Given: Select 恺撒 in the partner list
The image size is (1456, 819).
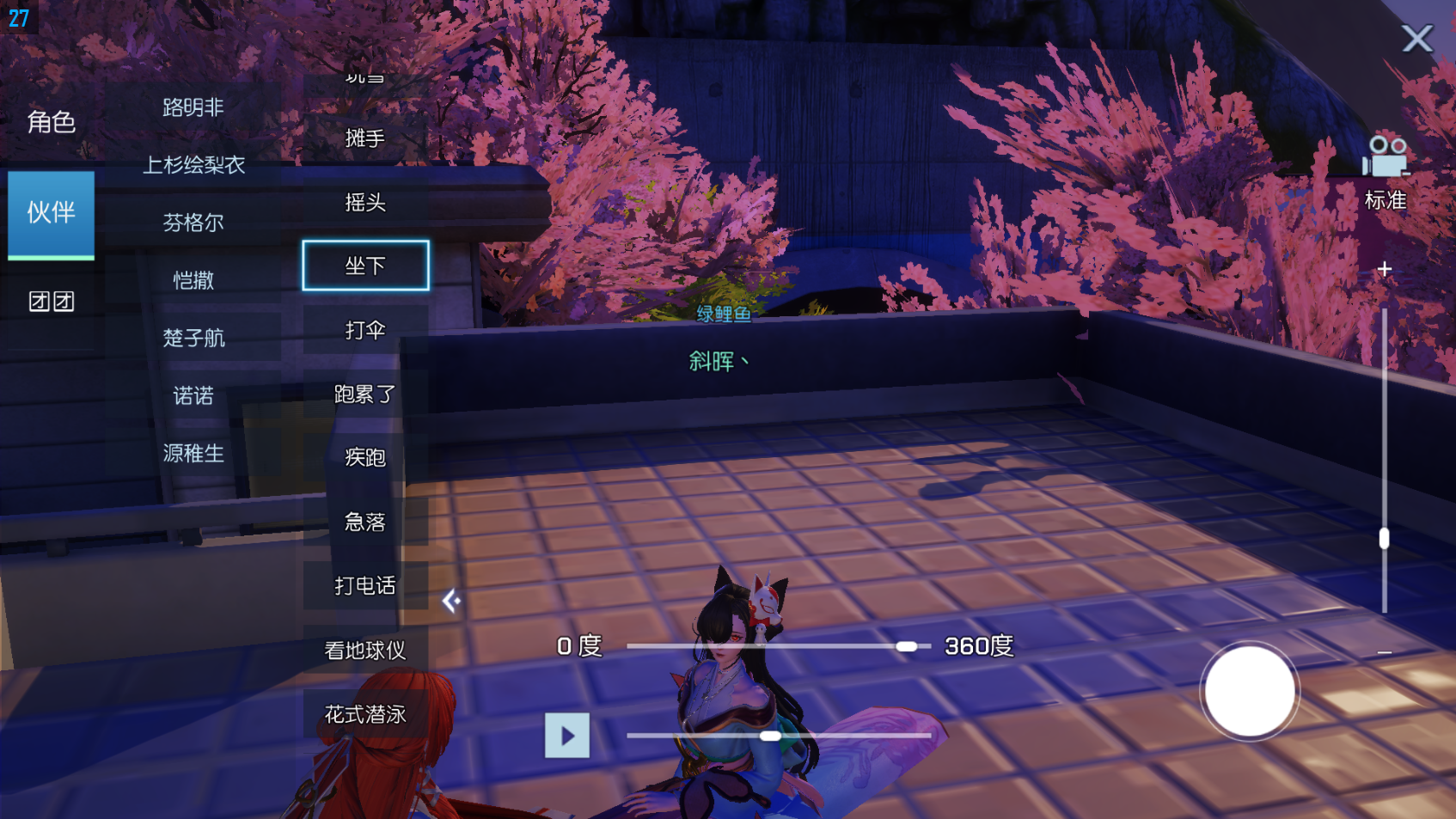Looking at the screenshot, I should click(193, 280).
